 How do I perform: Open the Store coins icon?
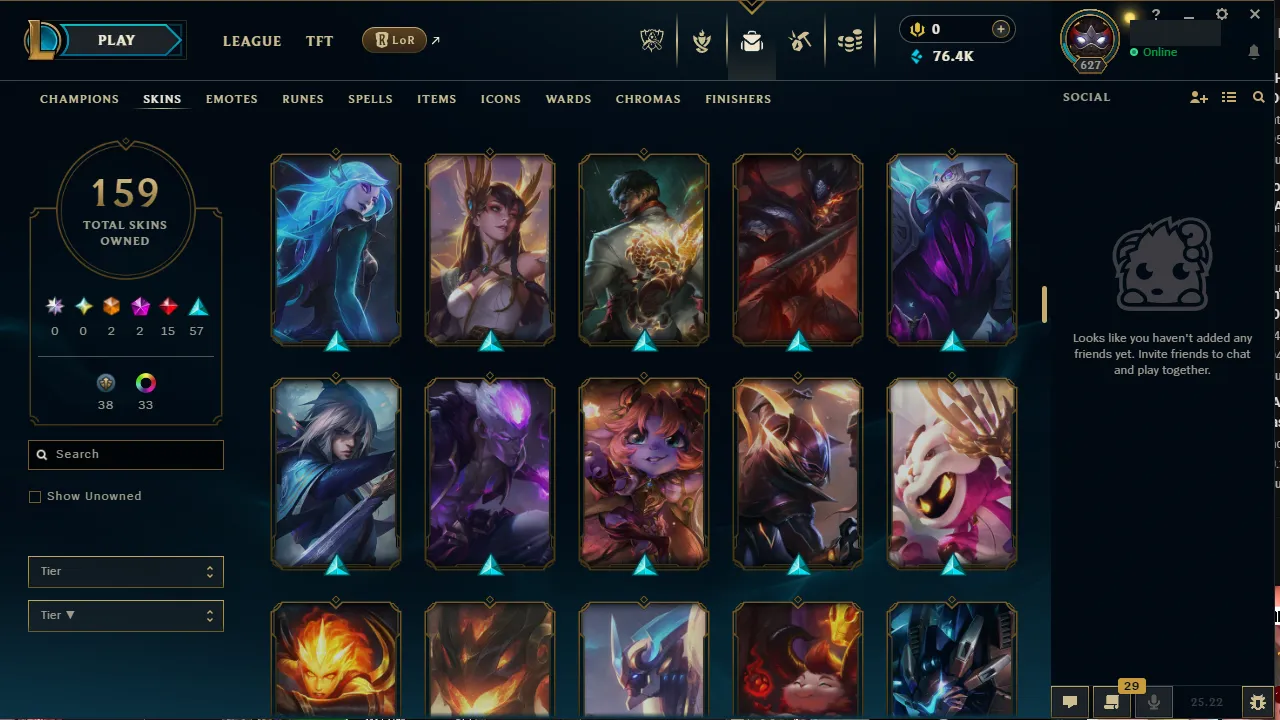pos(850,41)
